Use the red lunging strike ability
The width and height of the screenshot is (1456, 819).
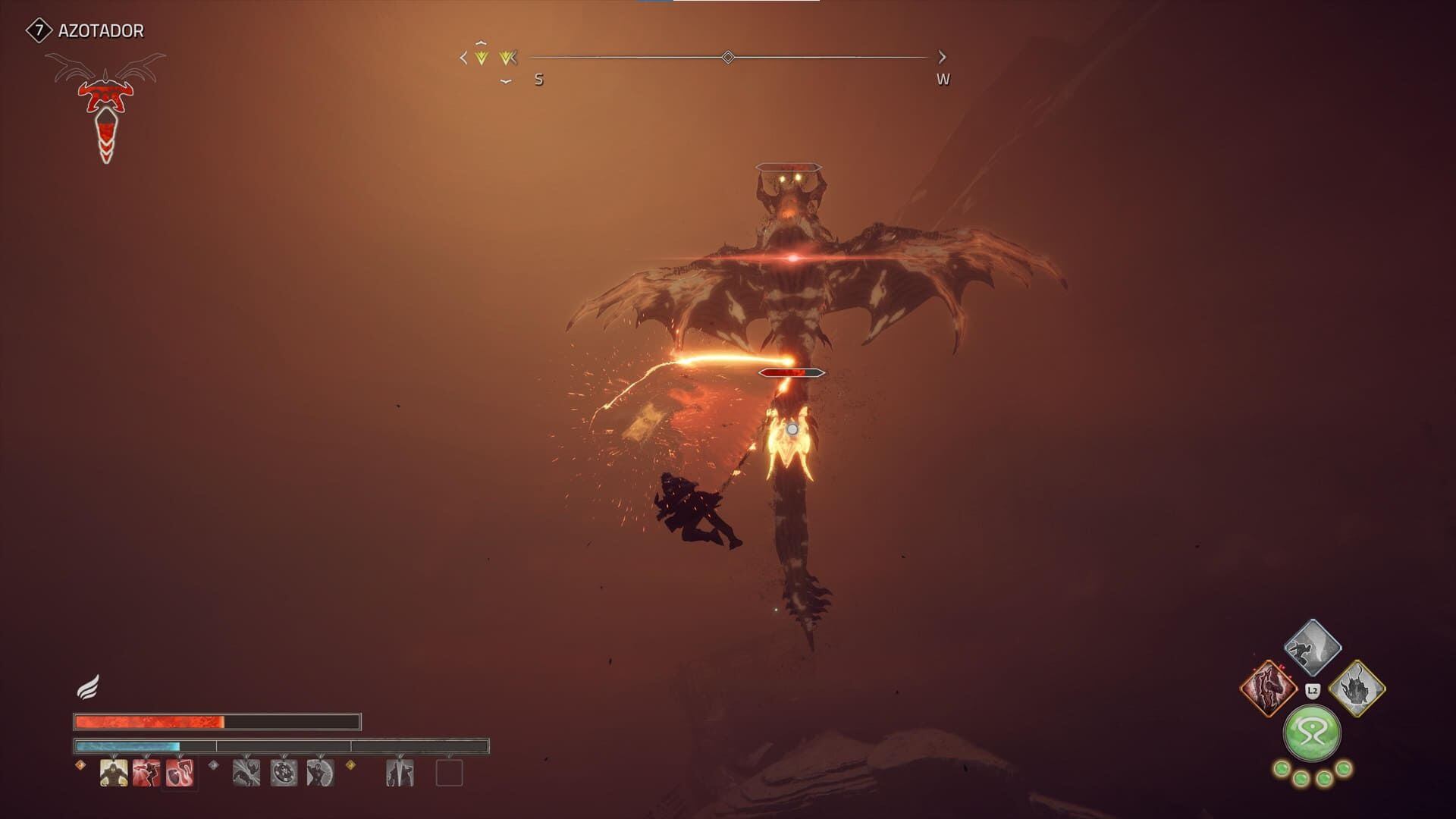tap(146, 773)
